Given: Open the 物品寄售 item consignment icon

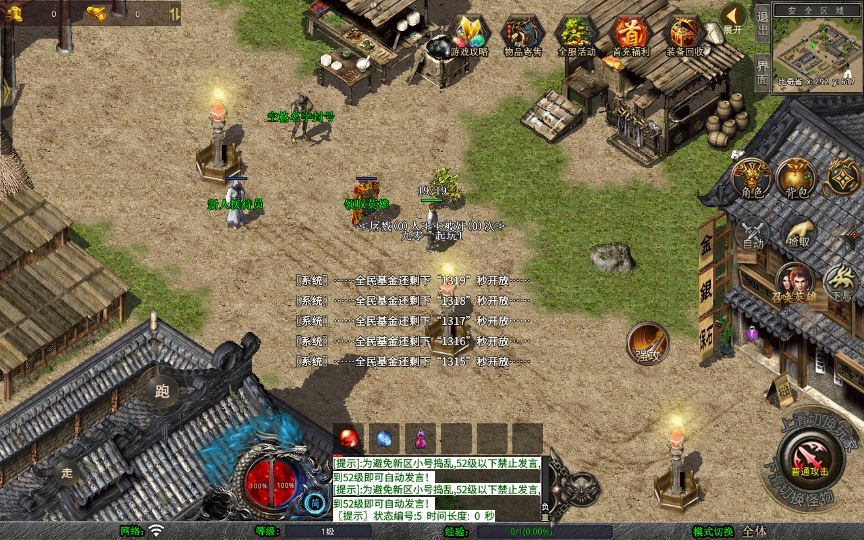Looking at the screenshot, I should pyautogui.click(x=522, y=36).
